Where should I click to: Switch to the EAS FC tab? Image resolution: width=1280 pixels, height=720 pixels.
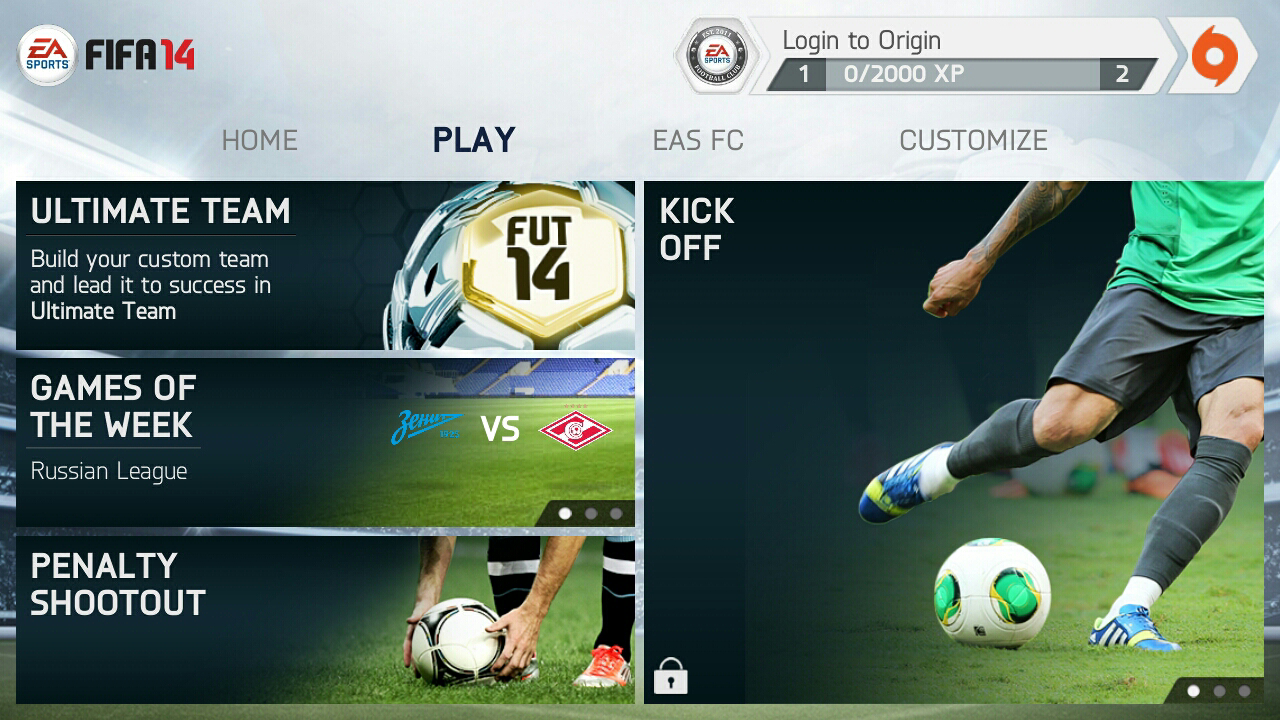coord(698,140)
